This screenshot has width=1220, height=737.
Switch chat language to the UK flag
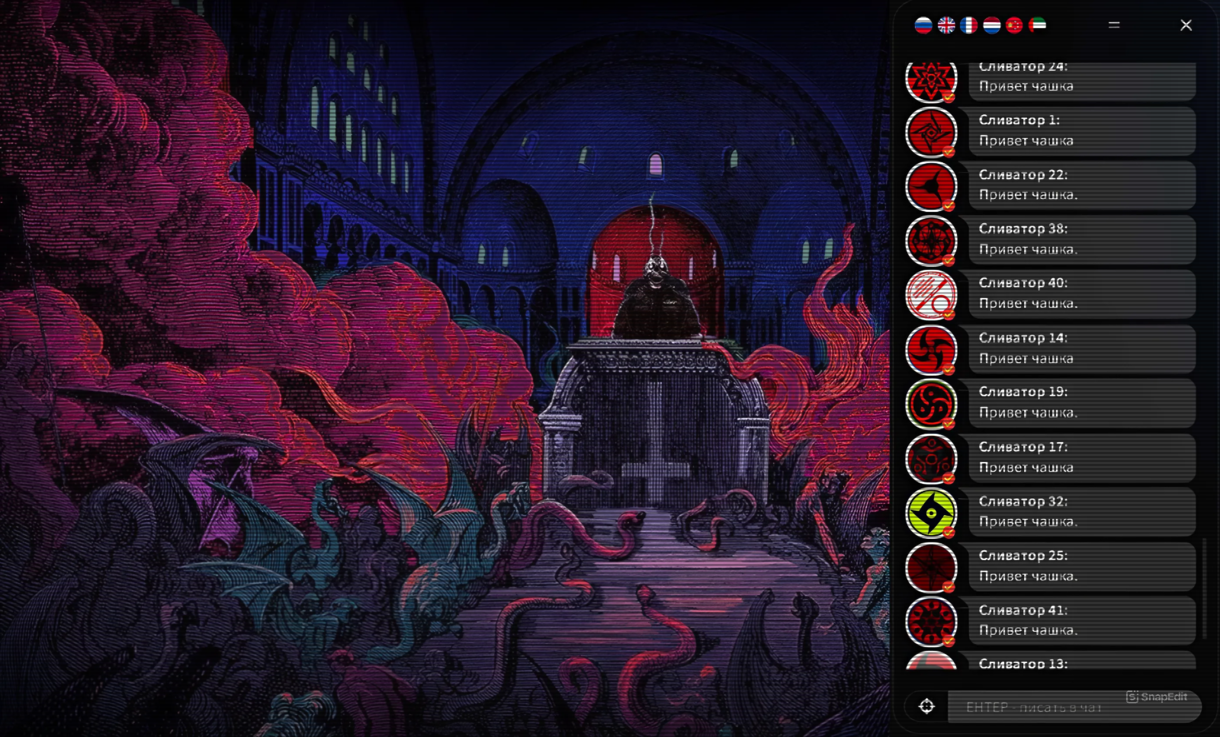point(946,25)
